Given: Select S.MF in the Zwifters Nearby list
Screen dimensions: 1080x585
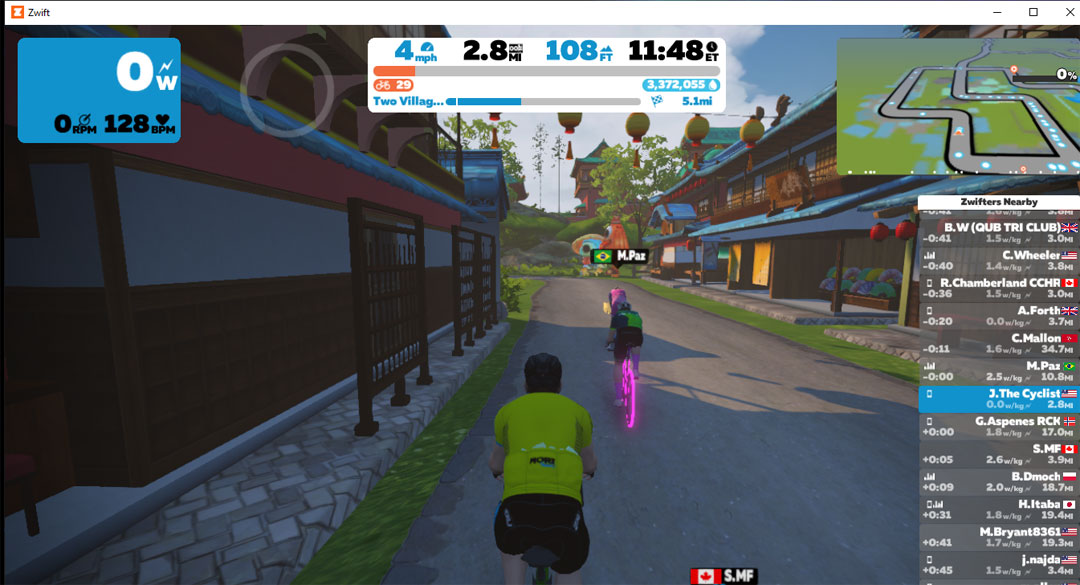Looking at the screenshot, I should (x=998, y=454).
